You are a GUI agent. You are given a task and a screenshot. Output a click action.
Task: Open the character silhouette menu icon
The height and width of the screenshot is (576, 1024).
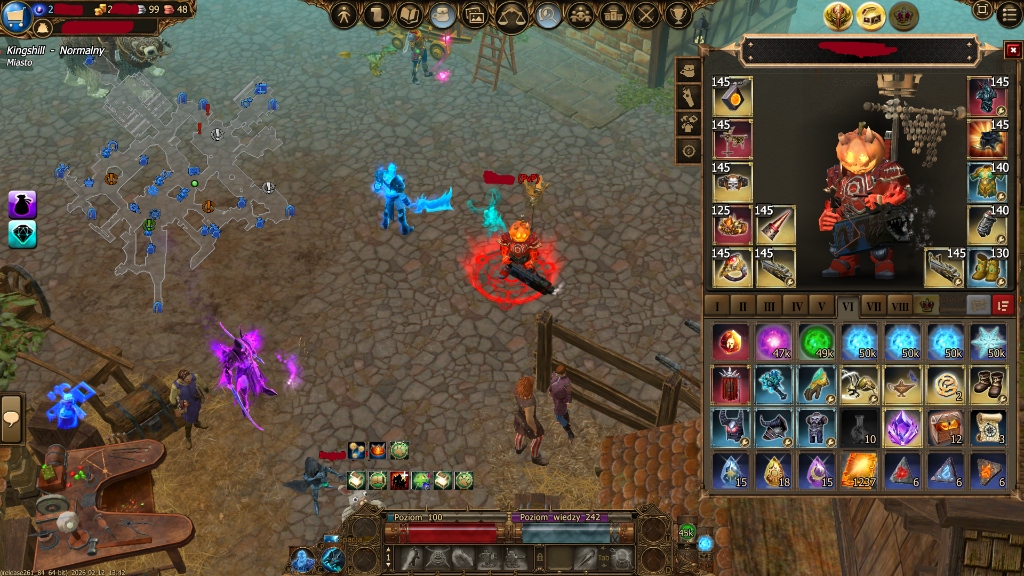point(344,14)
